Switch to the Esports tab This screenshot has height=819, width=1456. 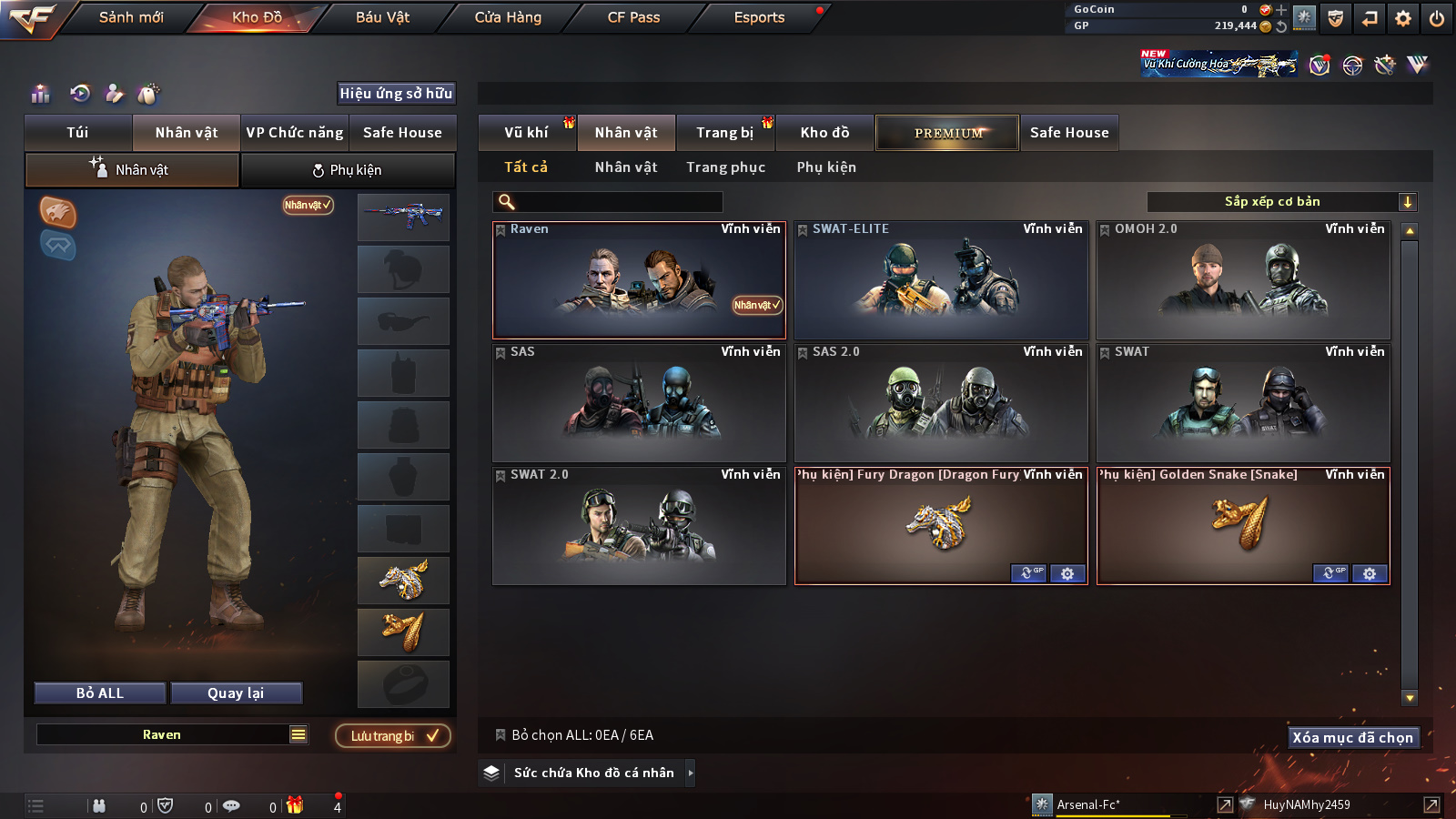point(759,17)
